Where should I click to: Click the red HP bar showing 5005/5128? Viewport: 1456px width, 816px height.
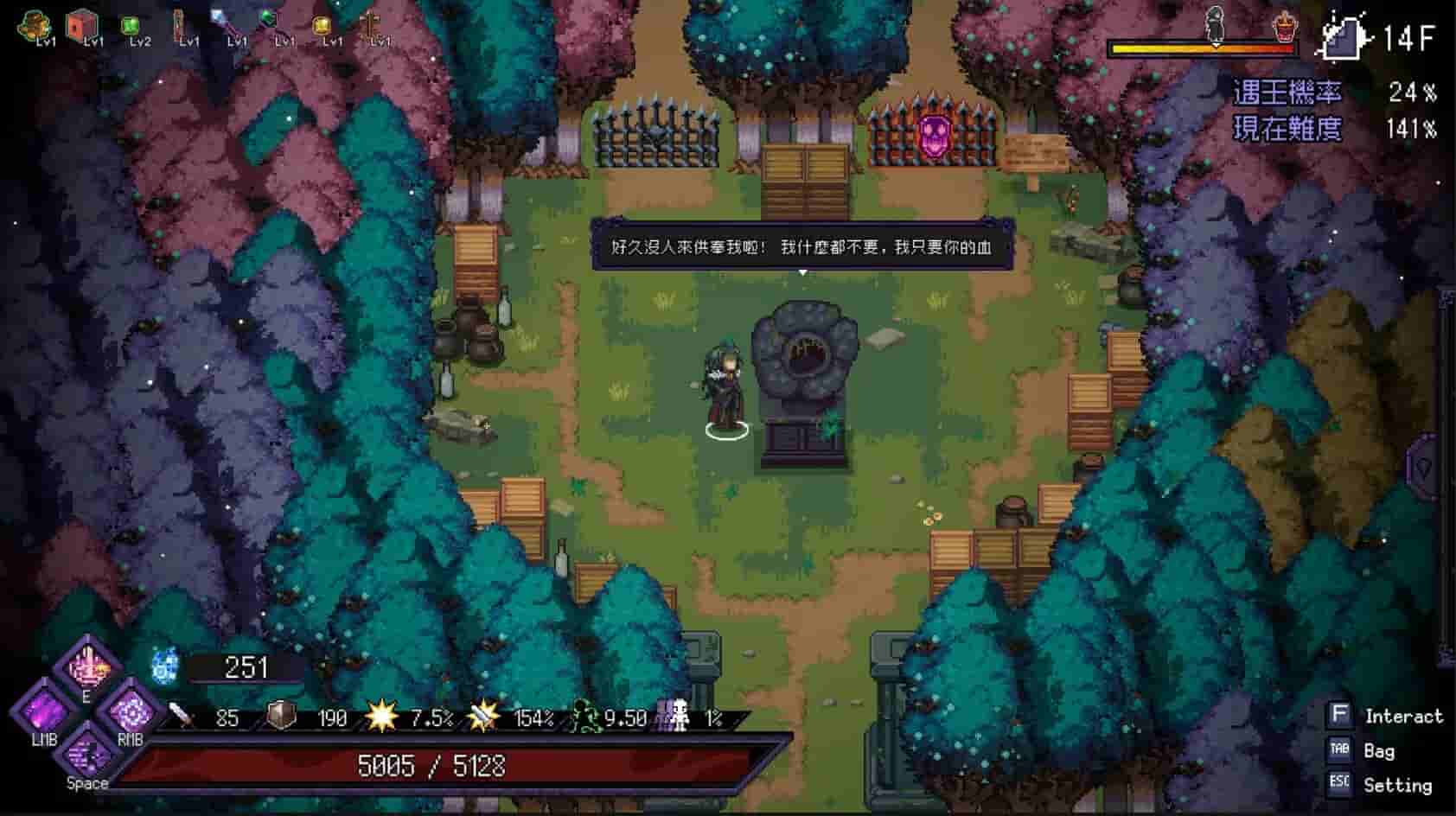tap(432, 765)
